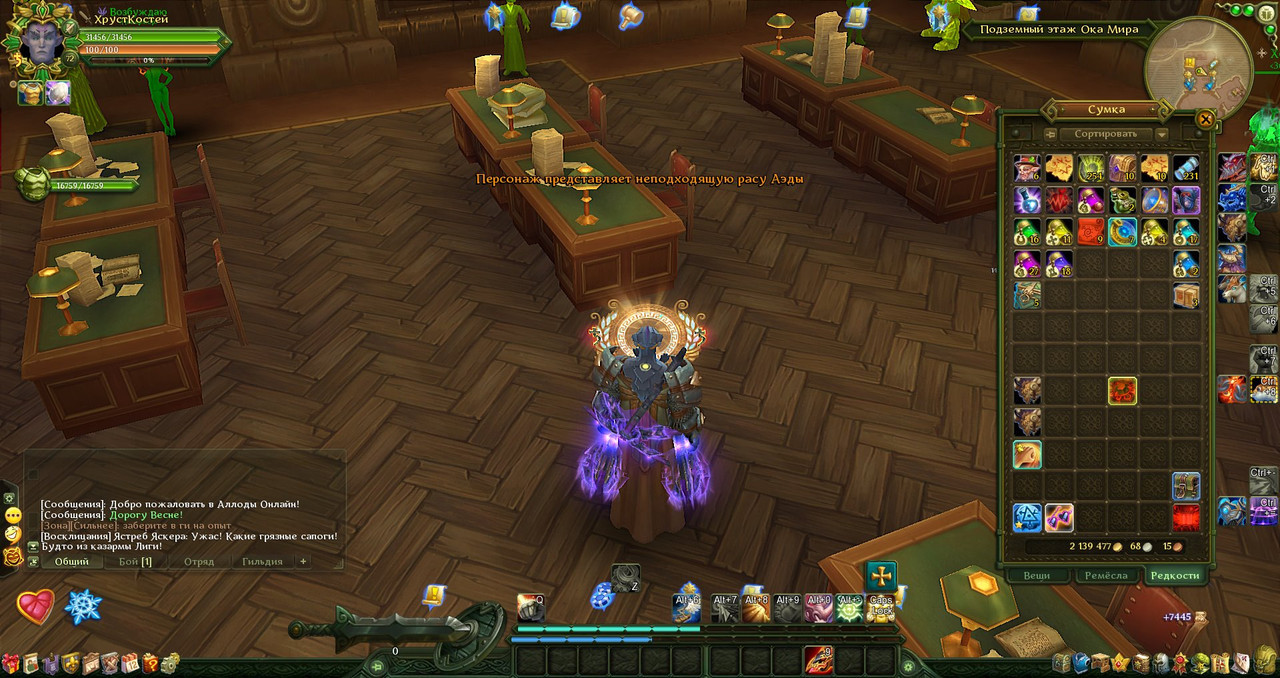The image size is (1280, 678).
Task: Open the Общий chat tab
Action: (72, 562)
